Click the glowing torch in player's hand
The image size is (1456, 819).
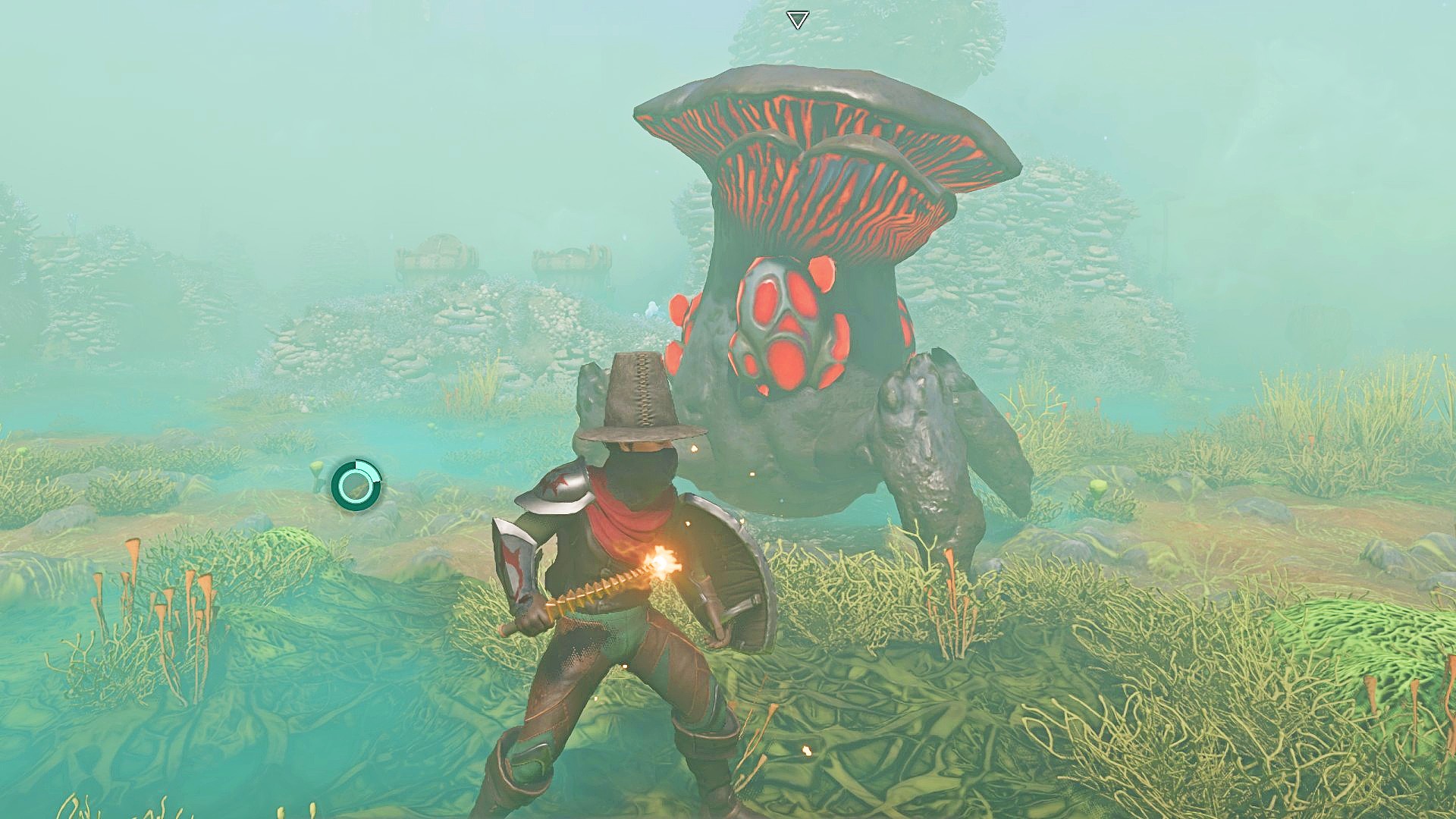[661, 563]
